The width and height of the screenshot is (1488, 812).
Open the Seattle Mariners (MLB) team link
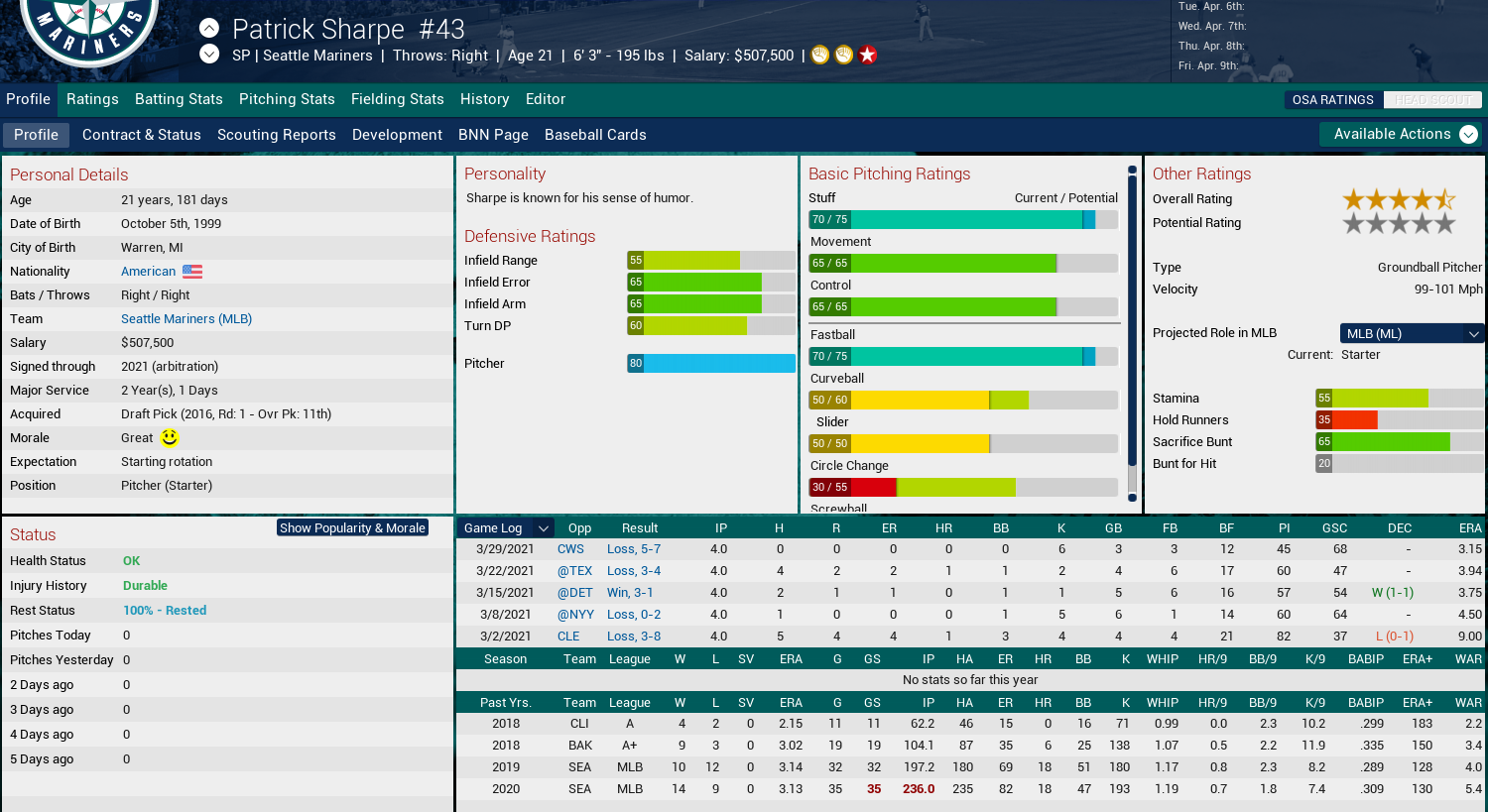[186, 319]
